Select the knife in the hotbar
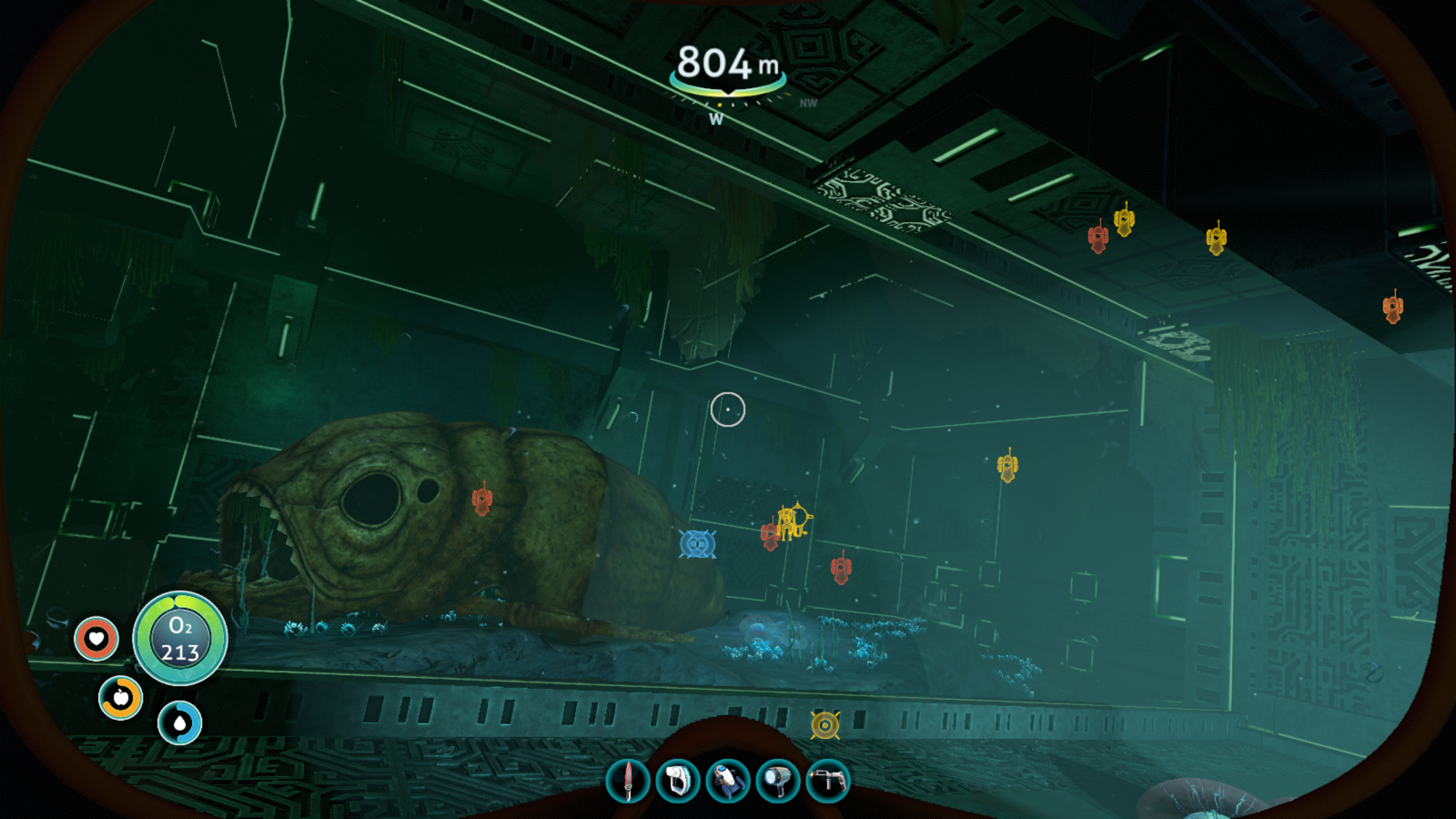Image resolution: width=1456 pixels, height=819 pixels. 628,781
